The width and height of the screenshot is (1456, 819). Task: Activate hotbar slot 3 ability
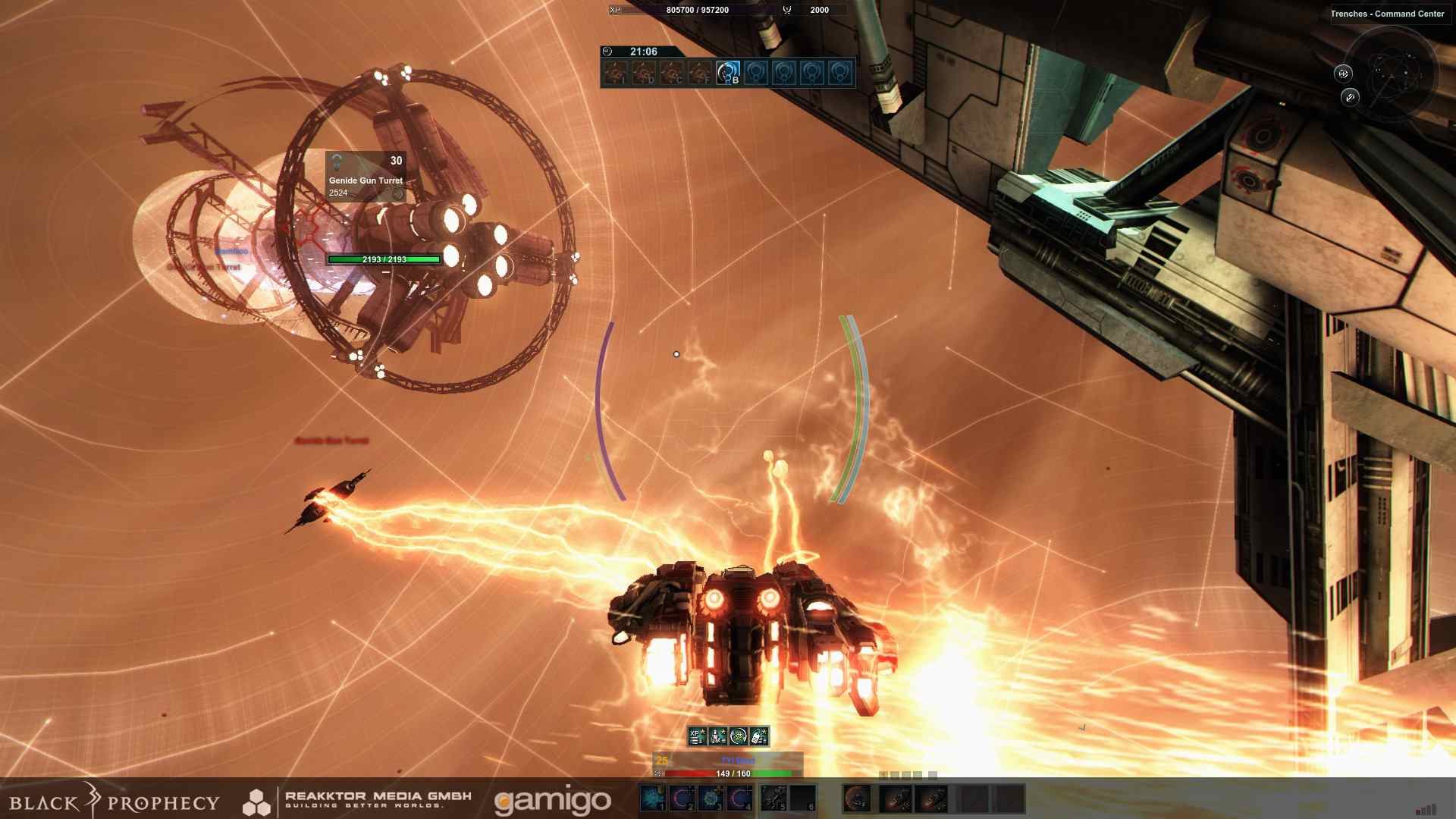tap(711, 798)
